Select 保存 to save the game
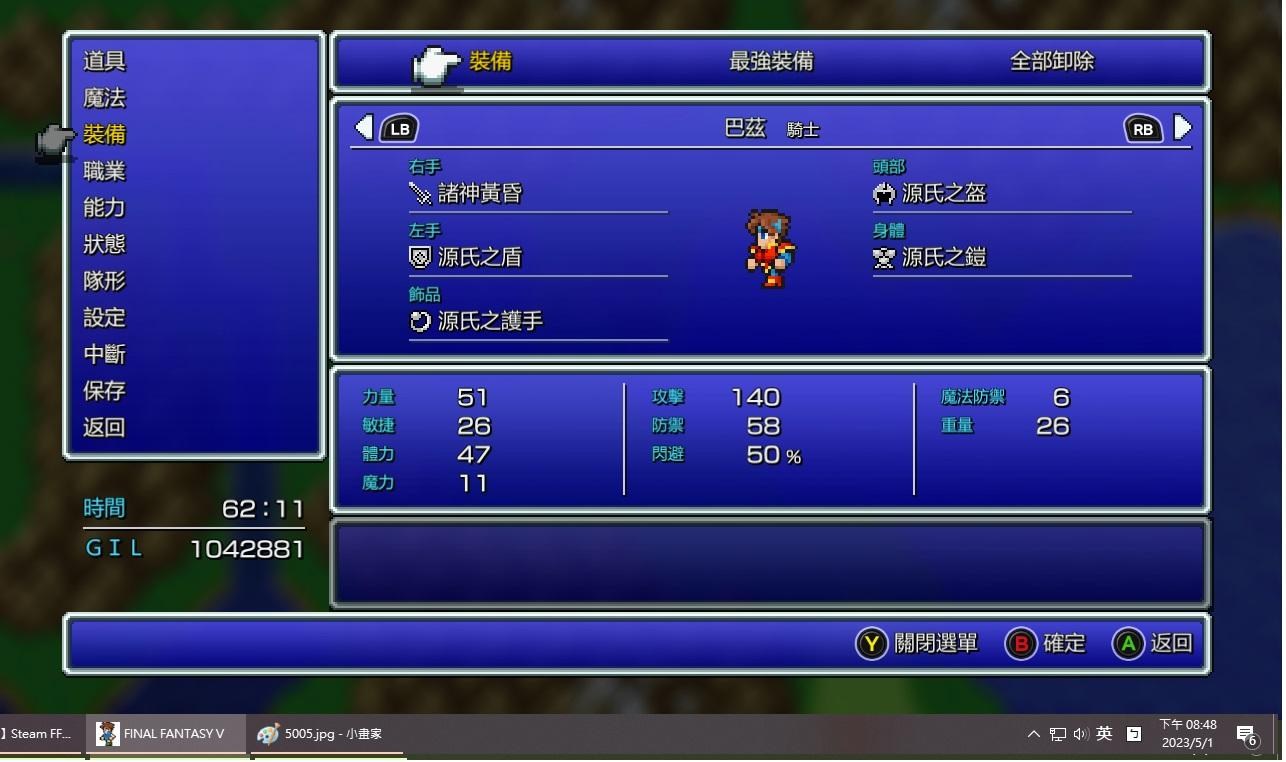This screenshot has width=1286, height=762. click(x=104, y=391)
